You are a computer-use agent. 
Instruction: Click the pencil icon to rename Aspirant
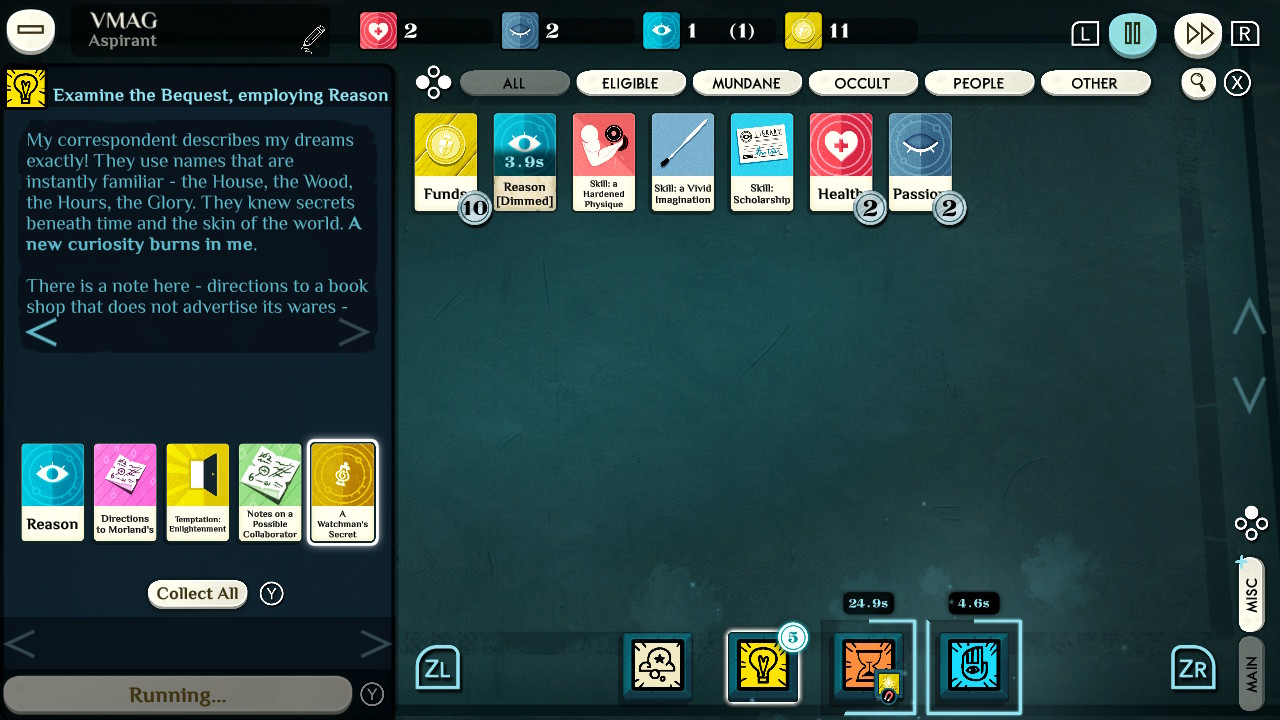[311, 36]
